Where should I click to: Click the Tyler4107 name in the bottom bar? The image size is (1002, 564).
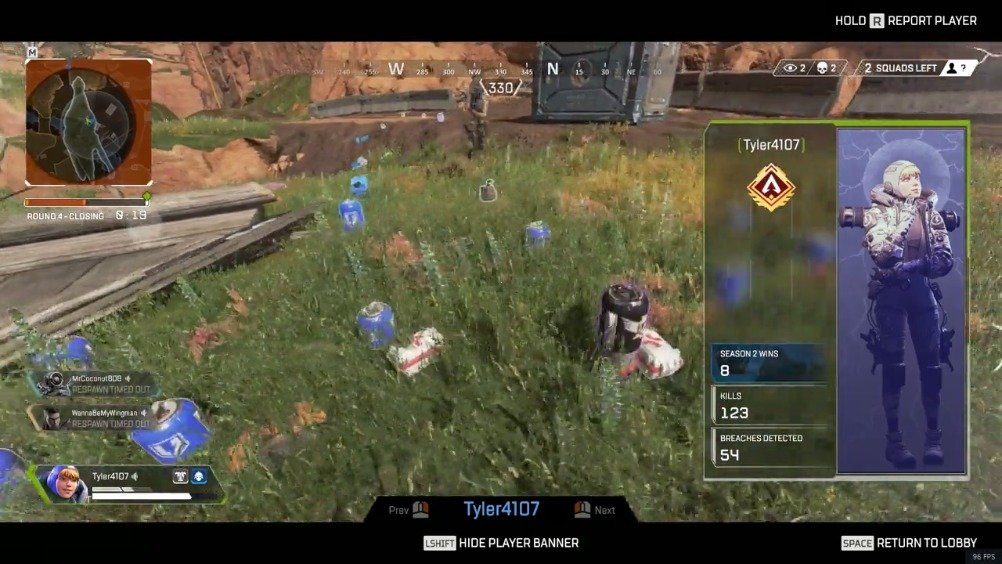point(501,509)
